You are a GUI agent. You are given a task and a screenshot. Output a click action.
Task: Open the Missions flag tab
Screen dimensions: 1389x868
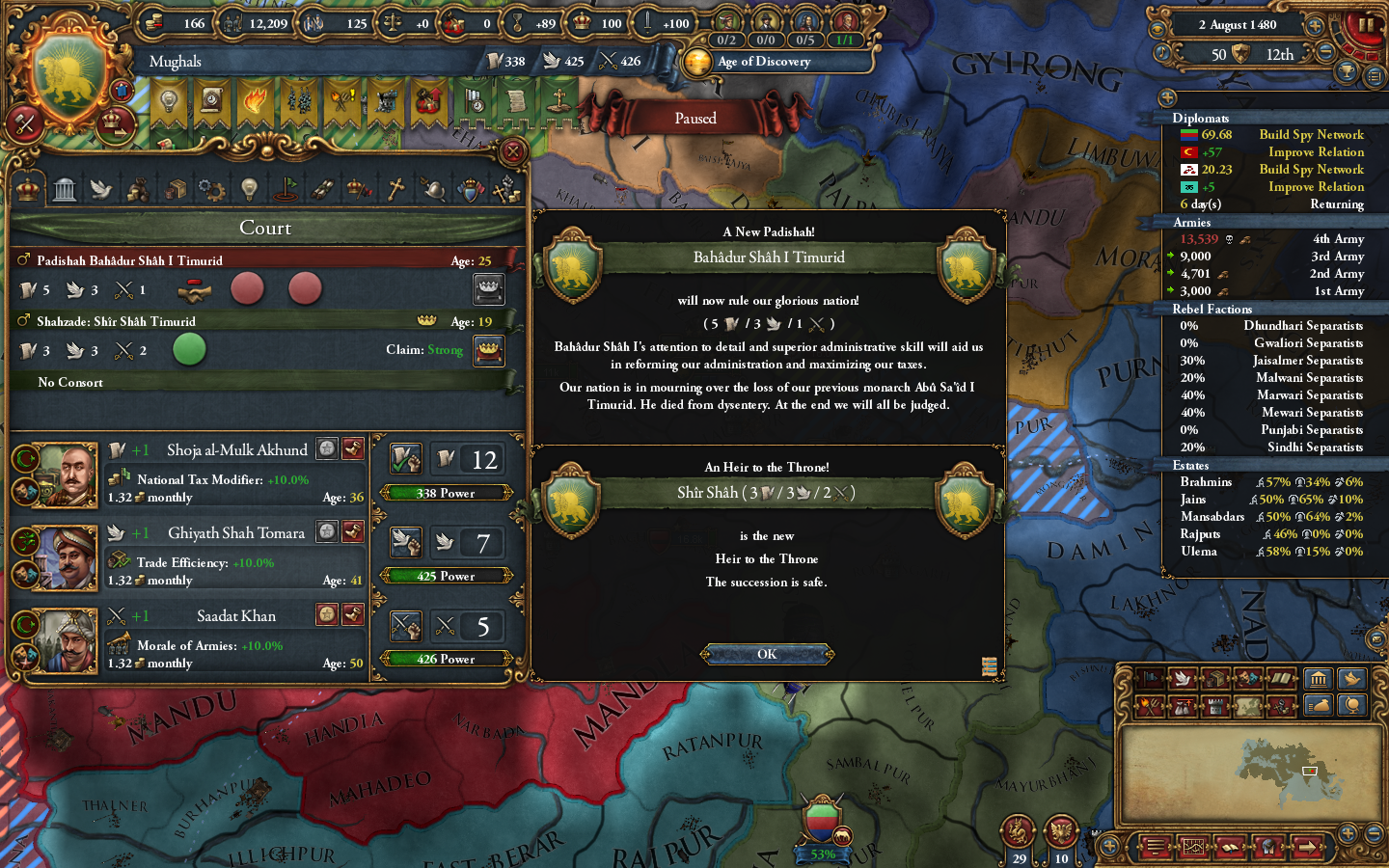click(x=285, y=188)
